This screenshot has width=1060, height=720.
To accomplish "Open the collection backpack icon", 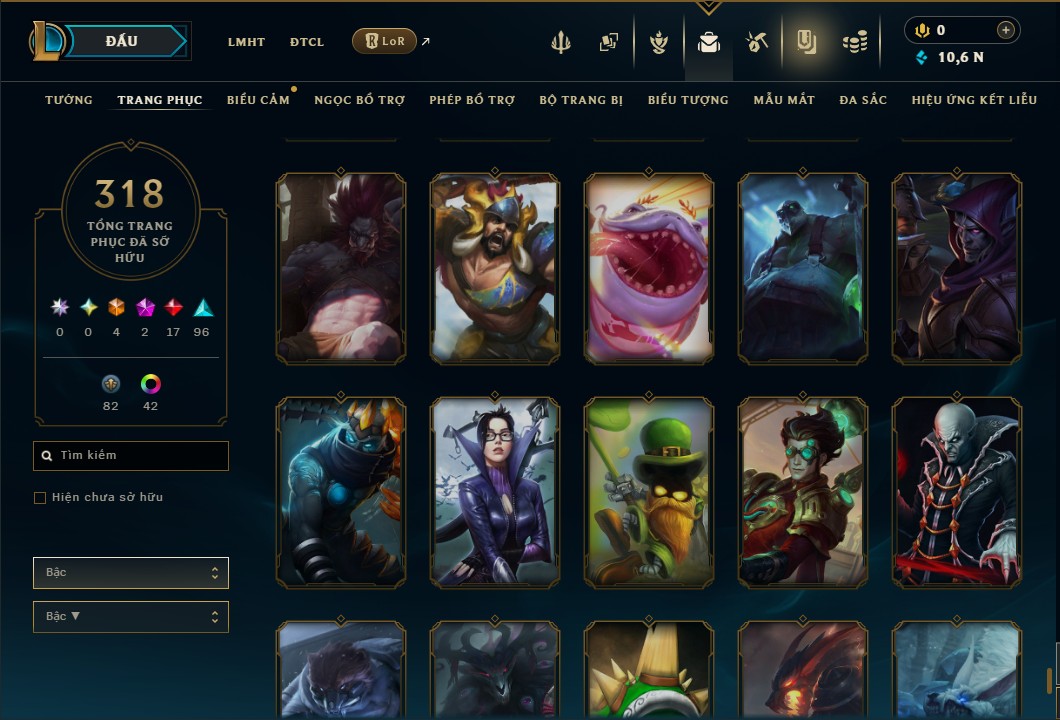I will point(709,42).
